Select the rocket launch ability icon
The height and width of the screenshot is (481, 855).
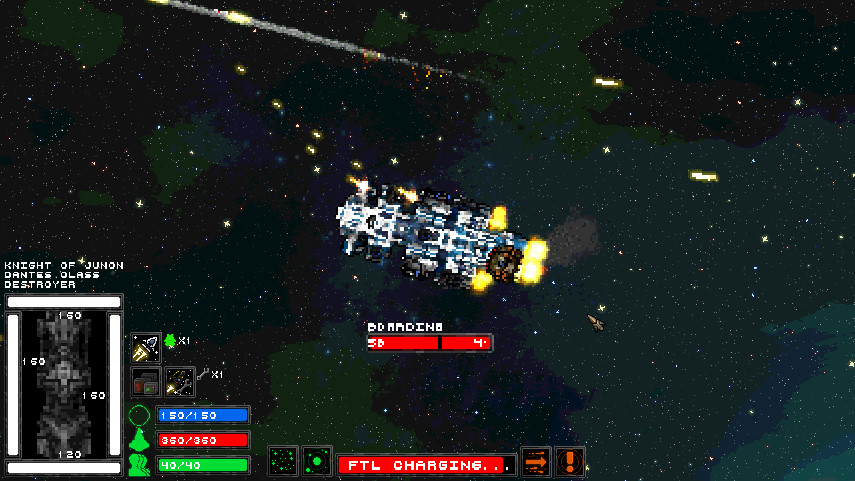[146, 347]
